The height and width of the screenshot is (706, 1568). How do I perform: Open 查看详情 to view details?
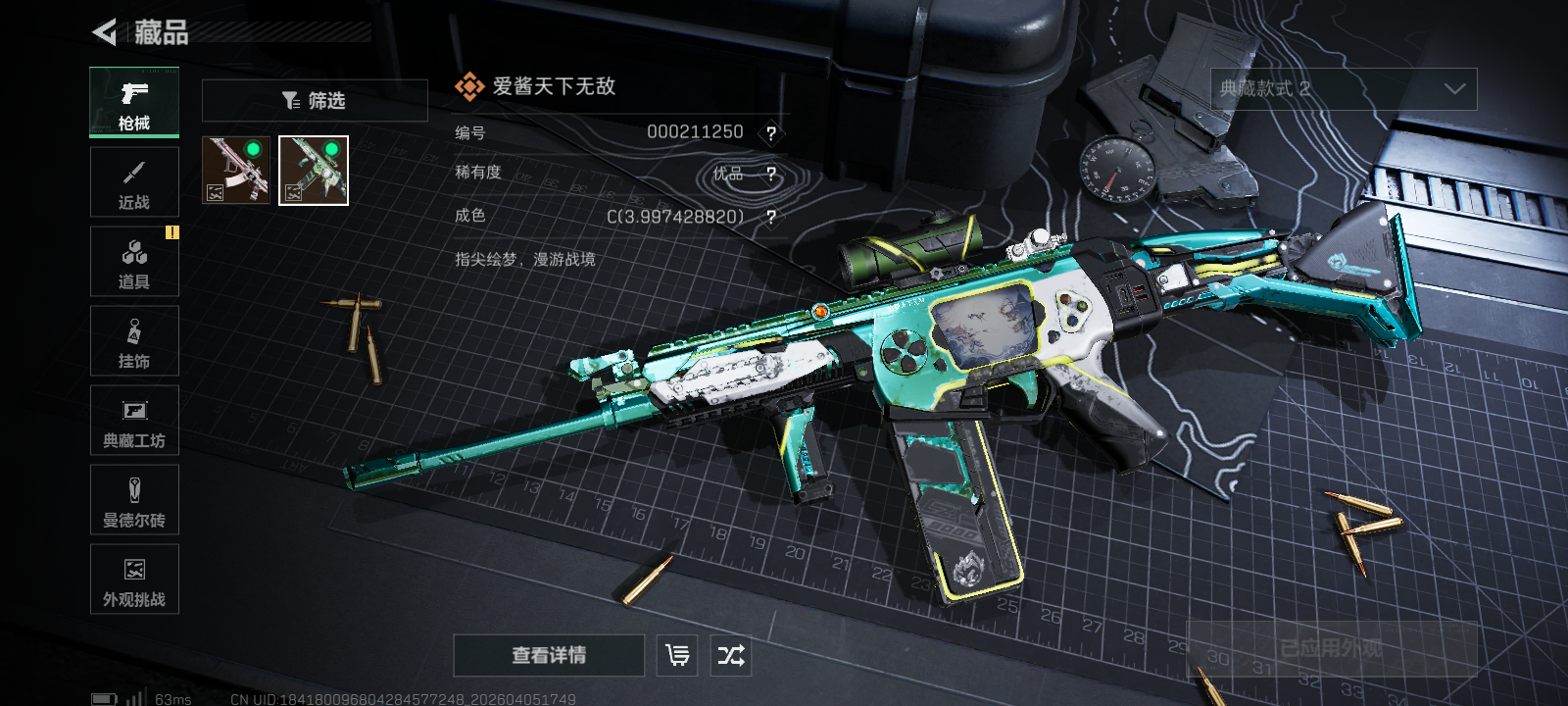549,655
